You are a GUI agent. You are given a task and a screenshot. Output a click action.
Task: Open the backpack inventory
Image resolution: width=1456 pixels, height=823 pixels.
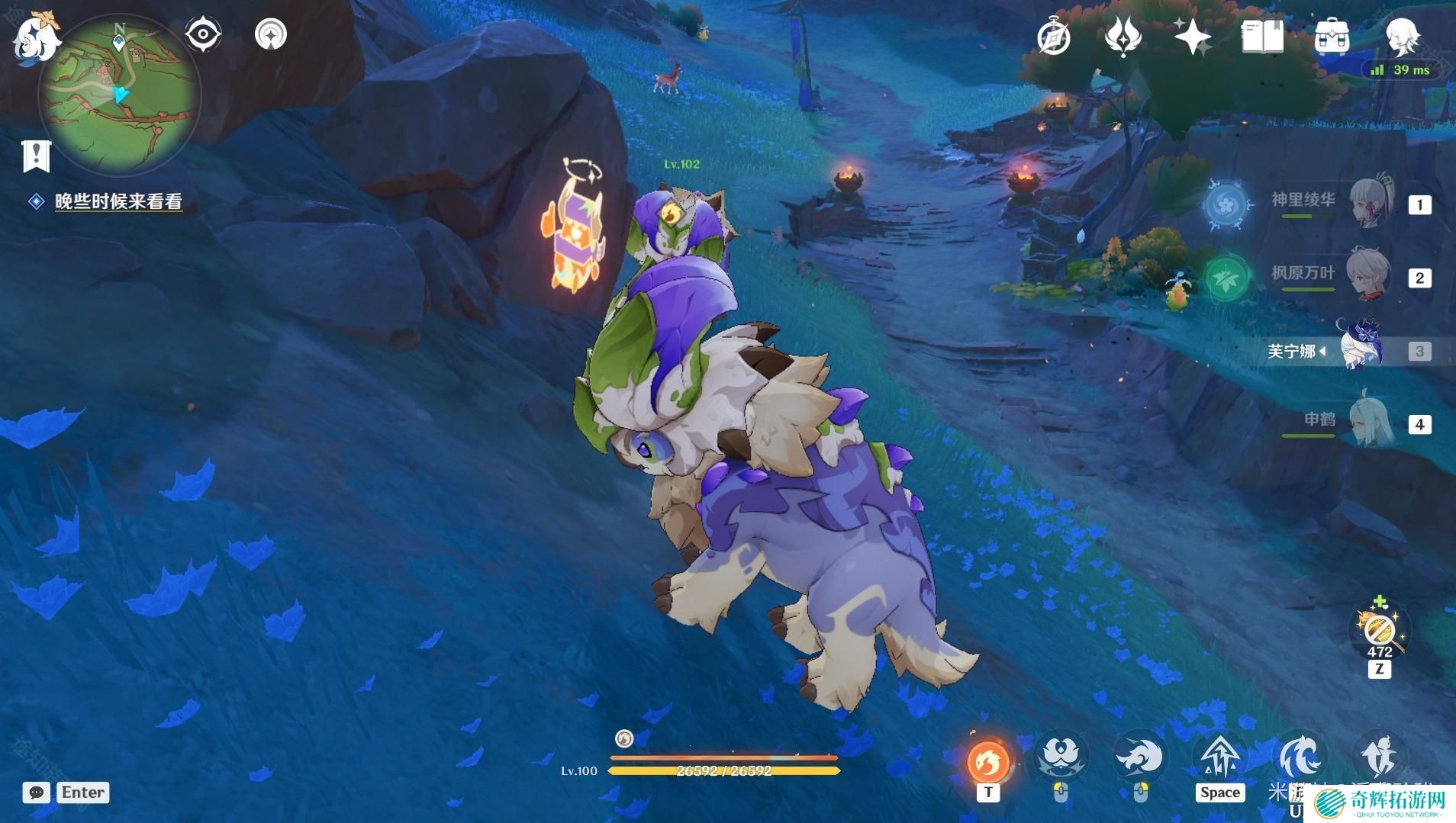tap(1332, 37)
